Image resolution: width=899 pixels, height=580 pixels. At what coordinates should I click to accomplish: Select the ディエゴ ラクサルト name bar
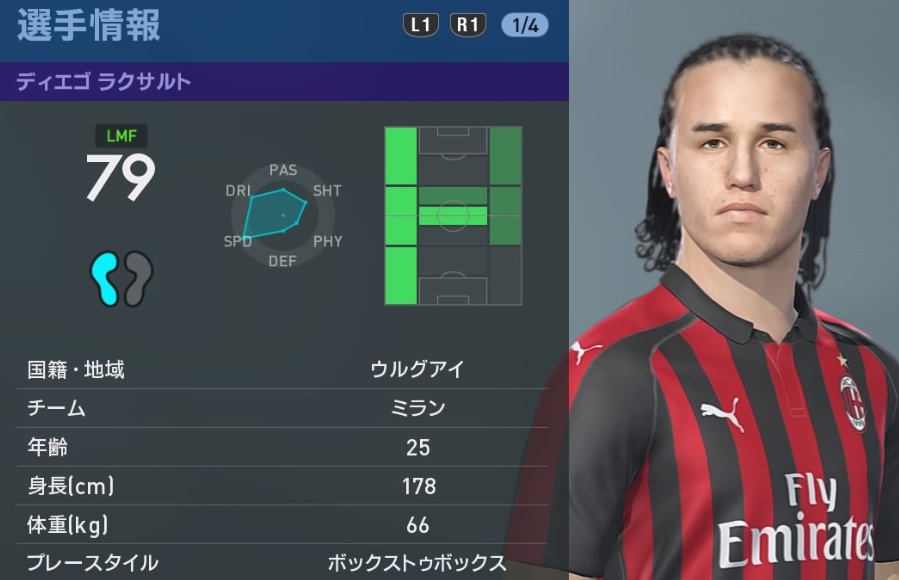pos(284,81)
